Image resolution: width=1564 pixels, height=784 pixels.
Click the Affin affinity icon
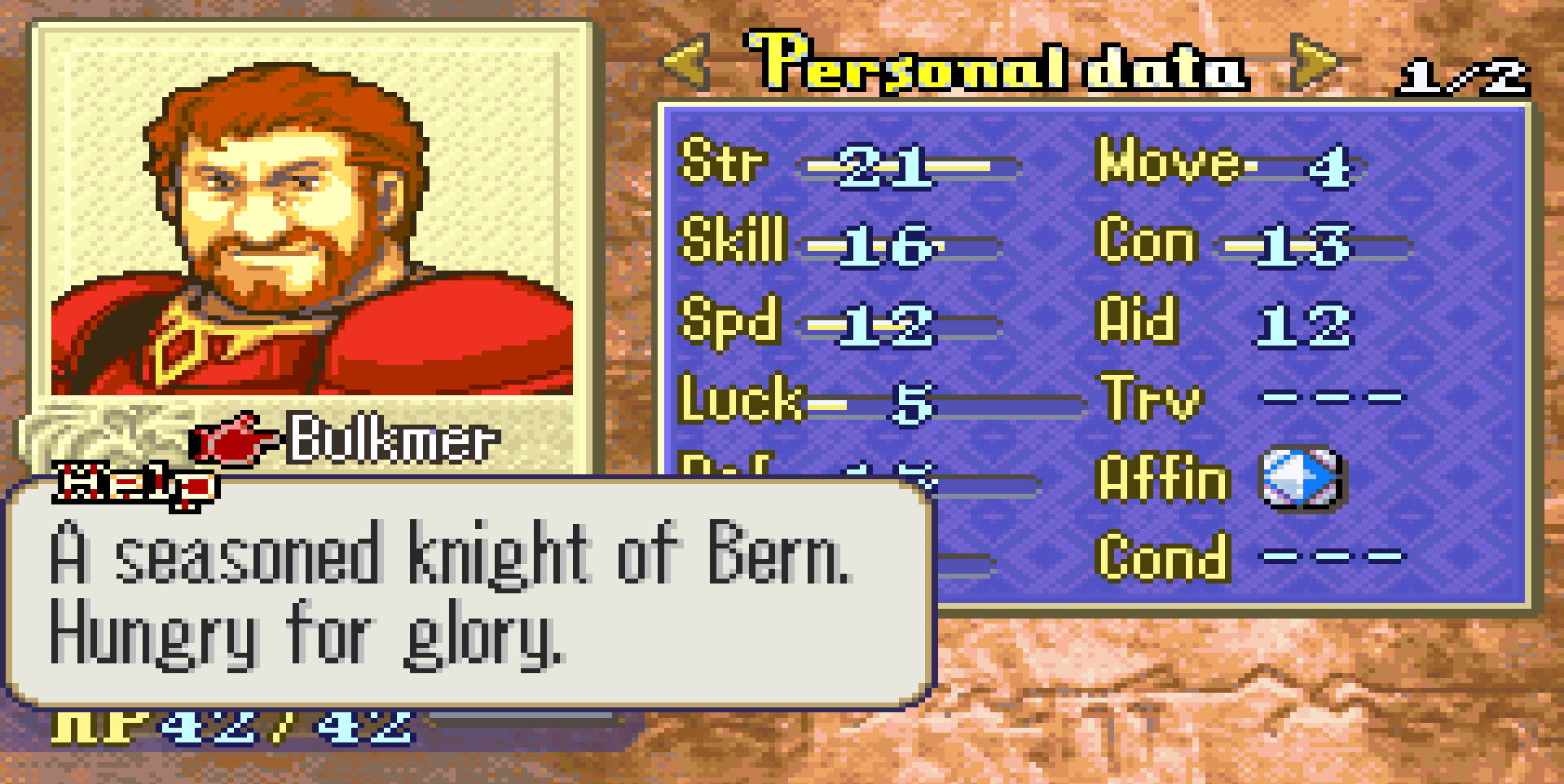pos(1301,478)
